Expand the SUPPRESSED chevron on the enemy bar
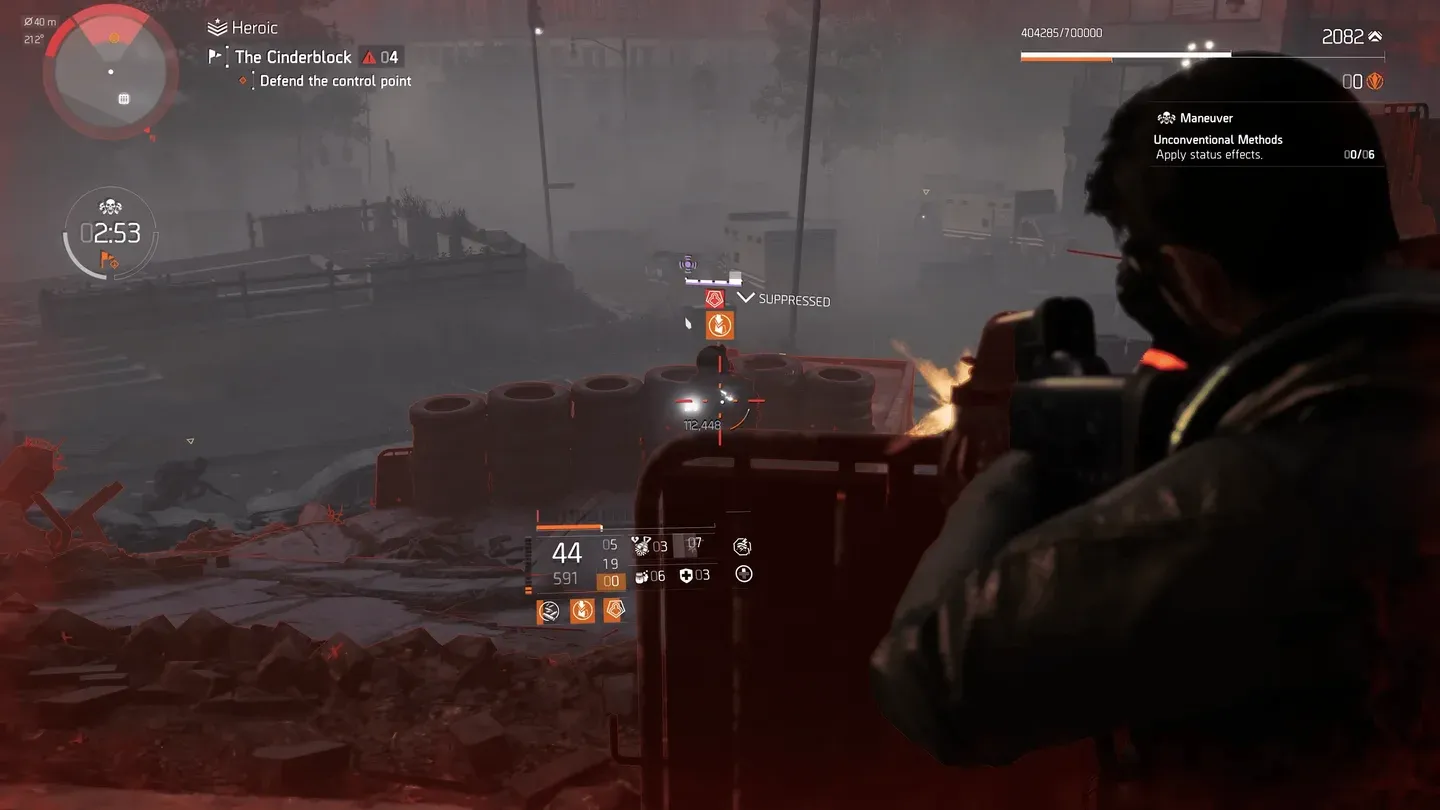Image resolution: width=1440 pixels, height=810 pixels. (x=746, y=297)
